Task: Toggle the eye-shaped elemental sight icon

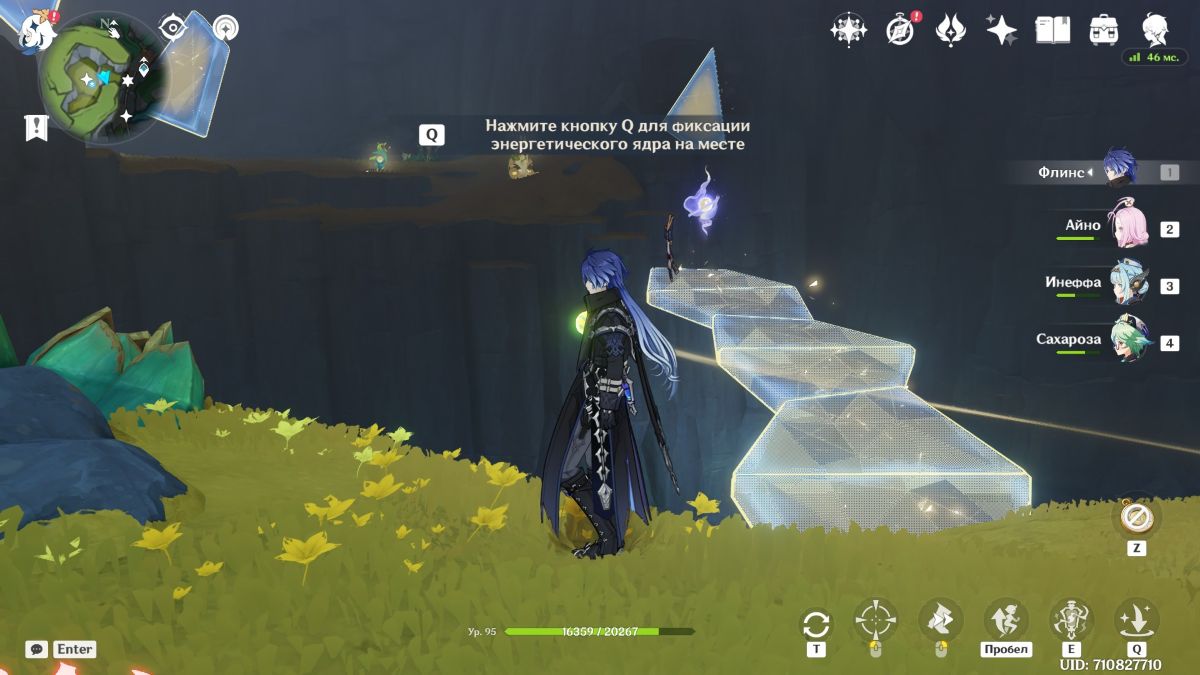Action: (174, 28)
